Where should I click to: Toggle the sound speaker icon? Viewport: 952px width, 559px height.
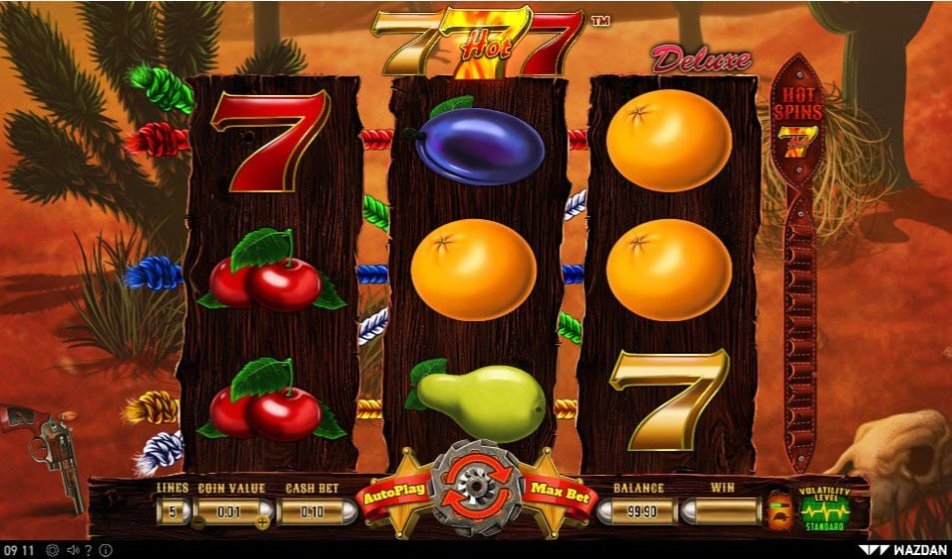pos(72,550)
